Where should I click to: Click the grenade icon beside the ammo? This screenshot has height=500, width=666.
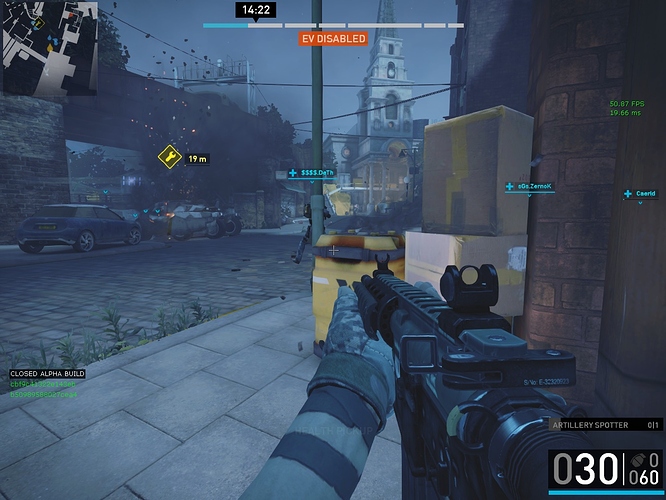[x=637, y=459]
